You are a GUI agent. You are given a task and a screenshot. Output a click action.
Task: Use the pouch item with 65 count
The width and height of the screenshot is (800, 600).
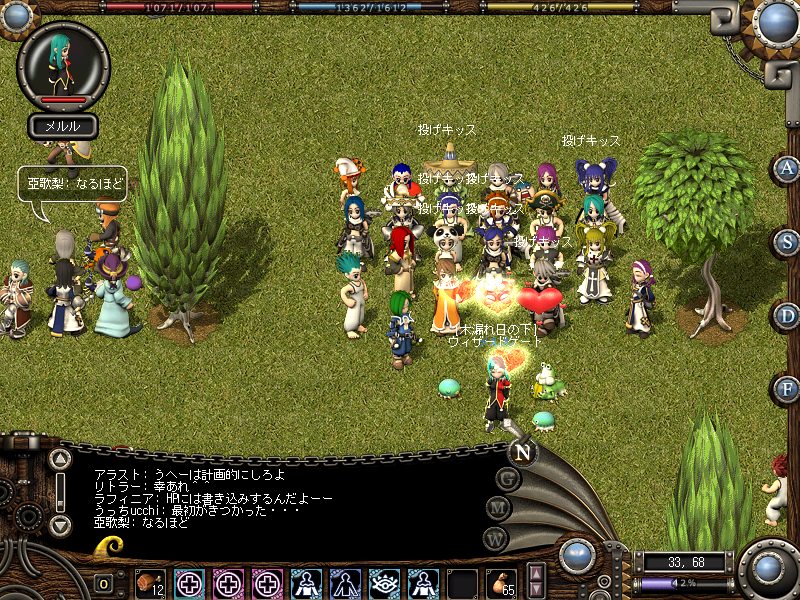pyautogui.click(x=502, y=583)
